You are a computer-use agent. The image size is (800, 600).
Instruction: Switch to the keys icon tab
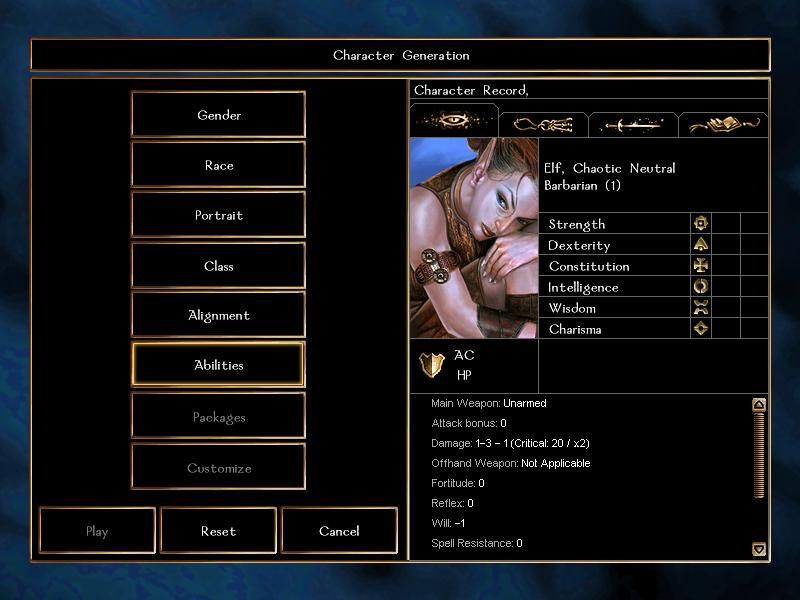point(543,124)
